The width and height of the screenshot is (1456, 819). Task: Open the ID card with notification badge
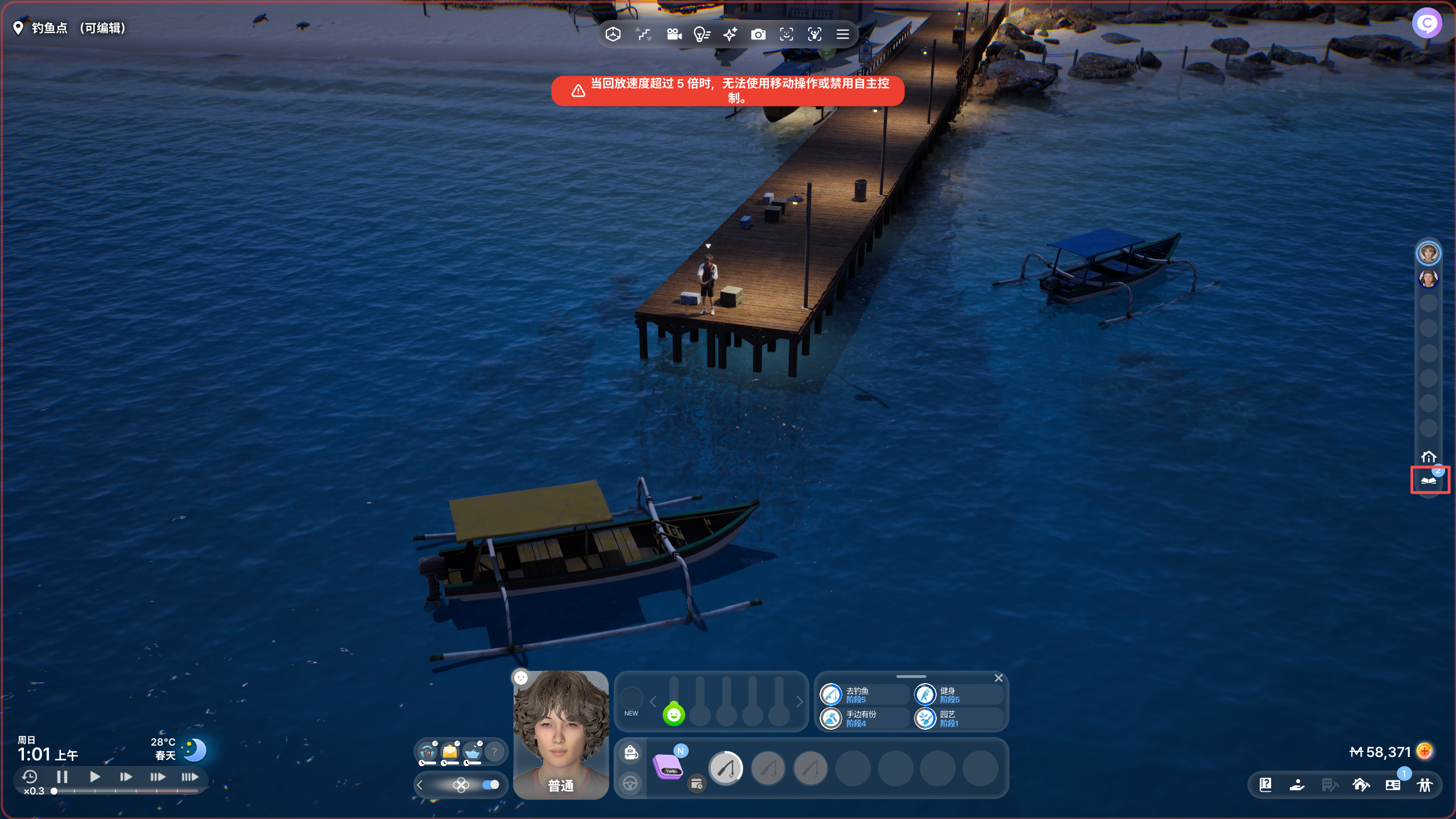tap(1393, 785)
